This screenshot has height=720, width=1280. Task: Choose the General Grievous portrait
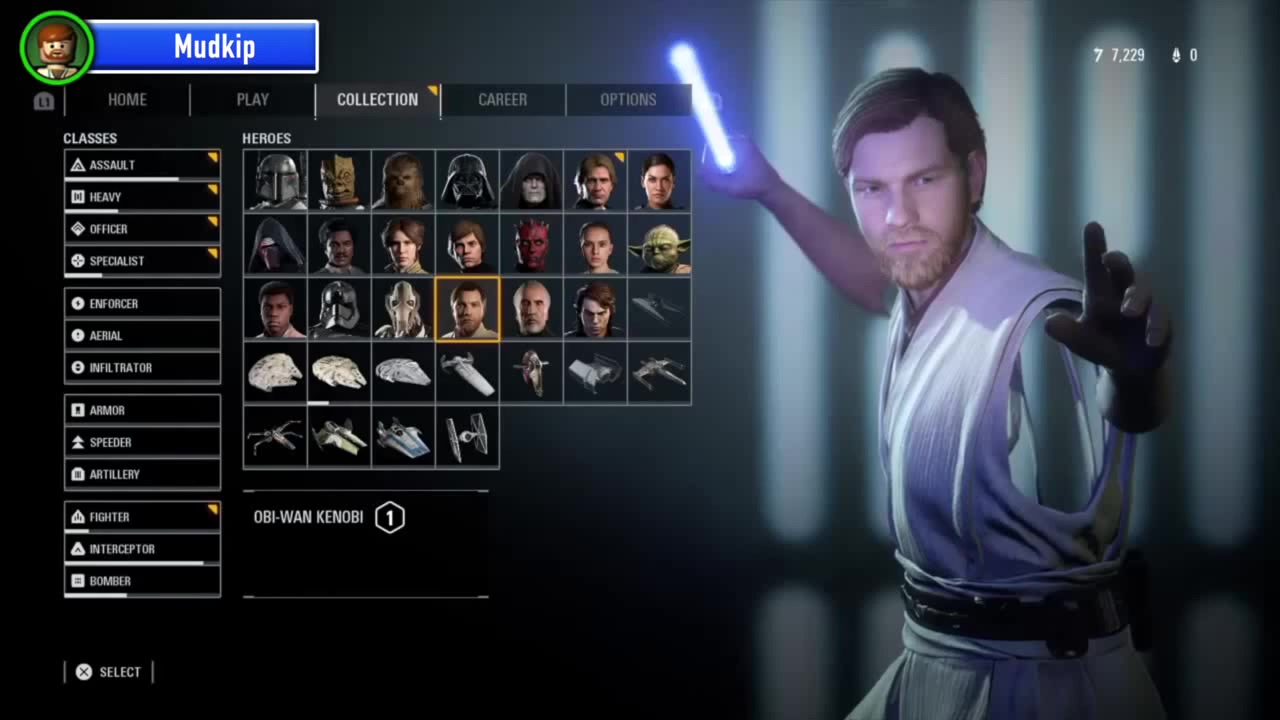coord(403,309)
